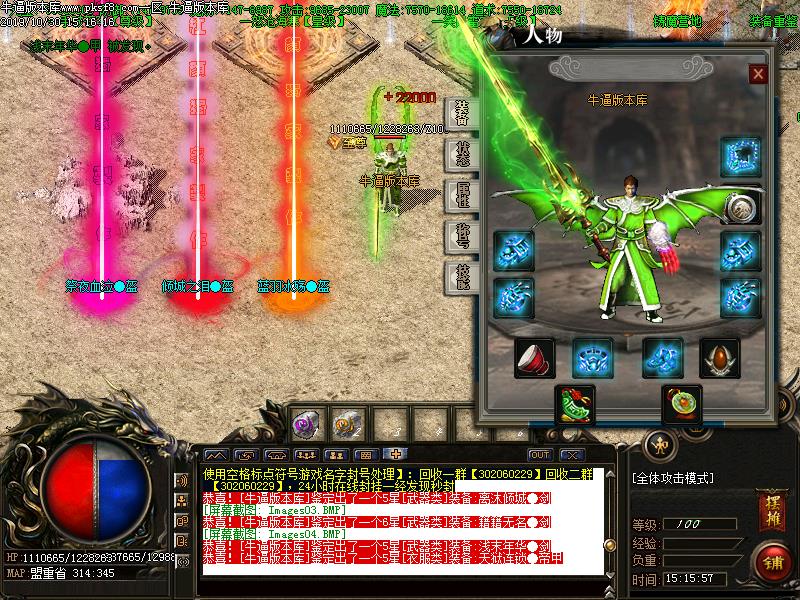This screenshot has width=800, height=600.
Task: Click the golden warrior figure round icon
Action: tap(659, 444)
